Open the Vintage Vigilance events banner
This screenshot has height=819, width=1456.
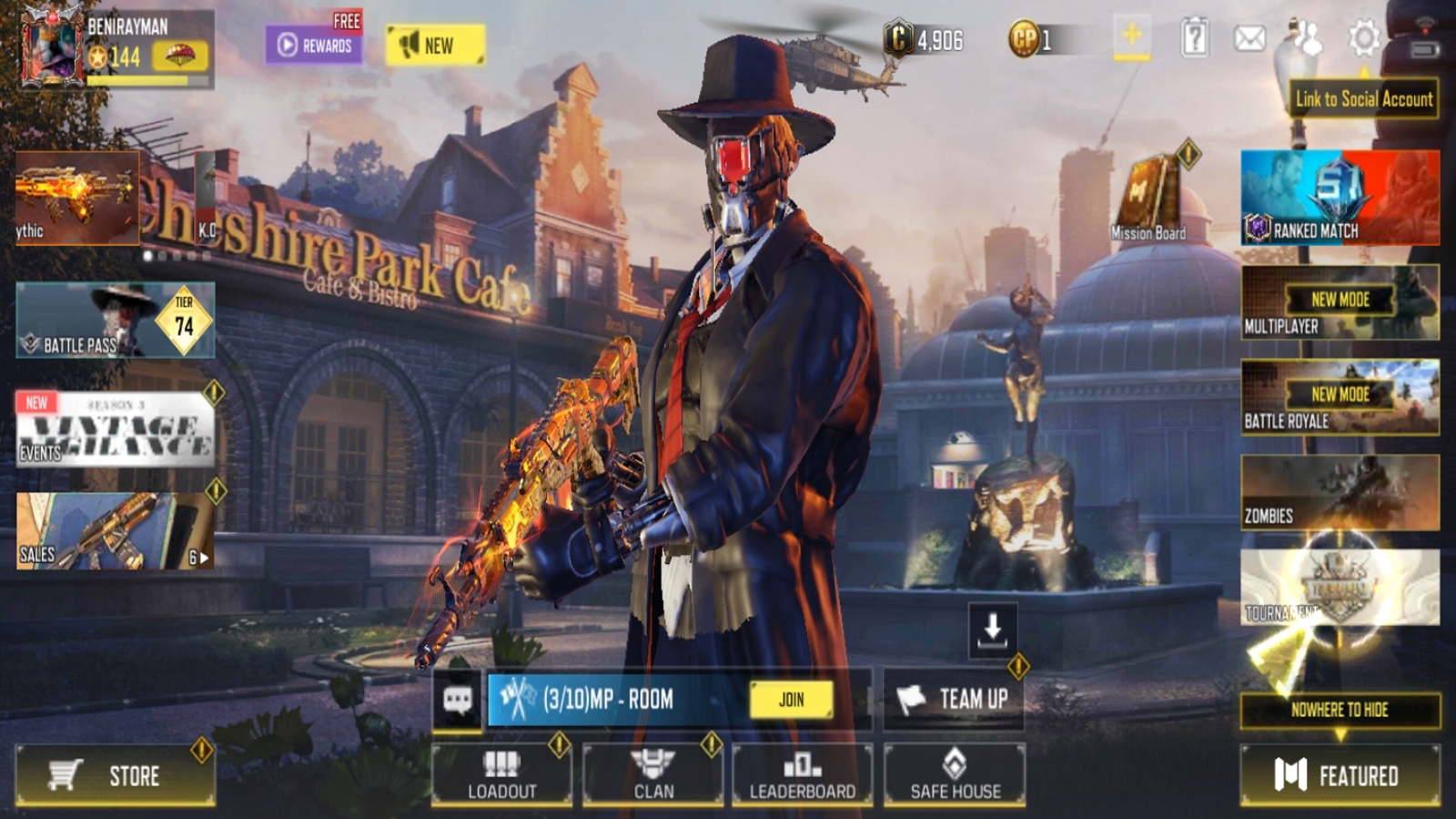click(x=116, y=429)
